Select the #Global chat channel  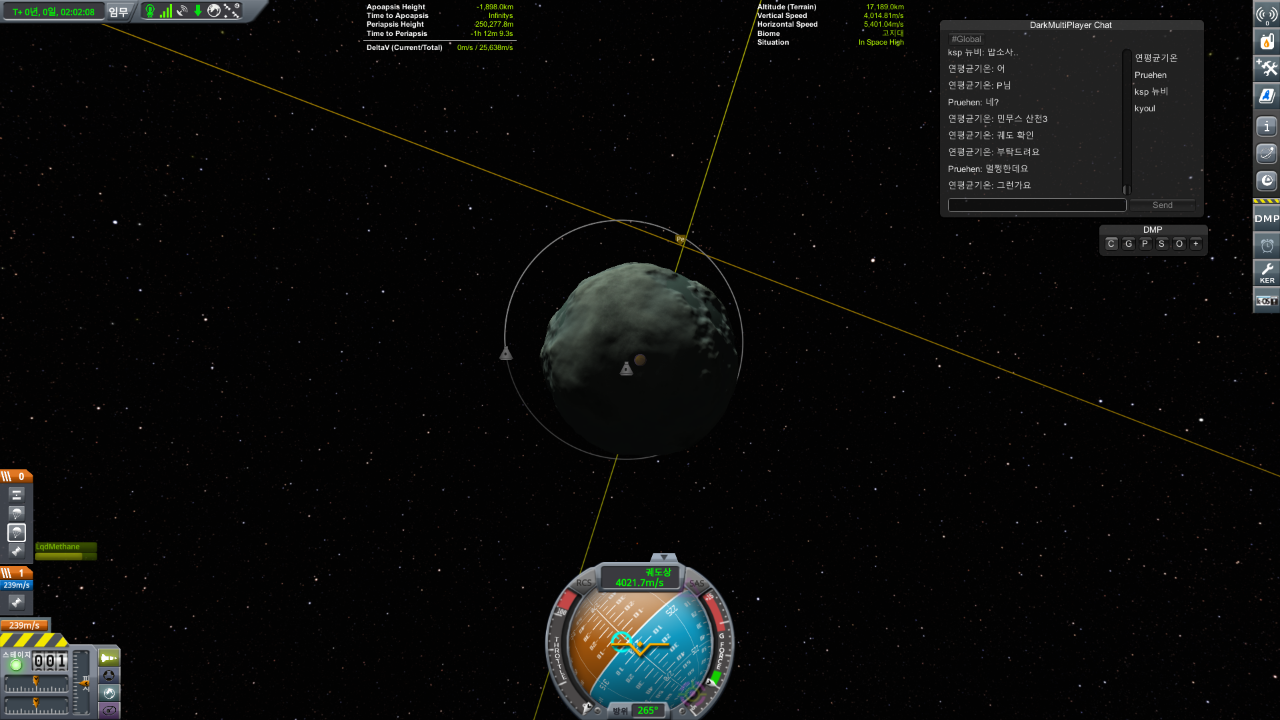coord(967,39)
